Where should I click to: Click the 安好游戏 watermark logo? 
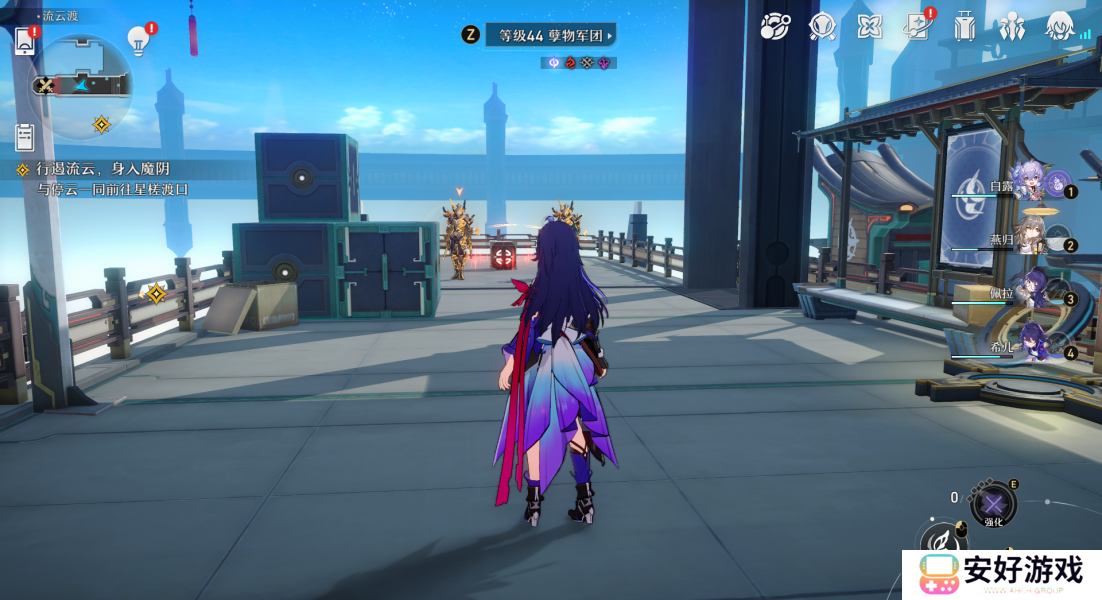click(1002, 574)
